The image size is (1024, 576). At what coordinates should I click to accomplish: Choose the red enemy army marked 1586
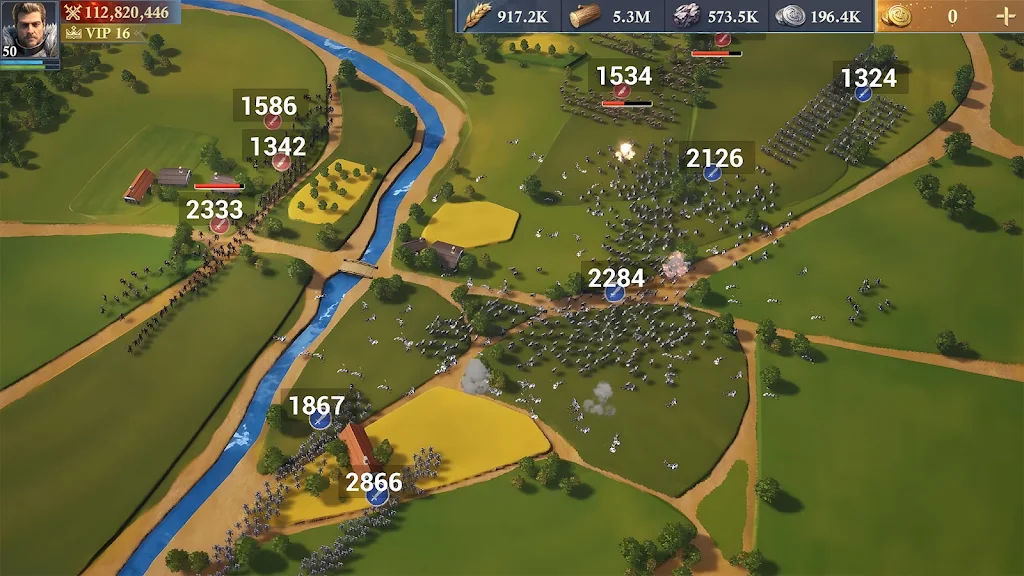click(272, 121)
